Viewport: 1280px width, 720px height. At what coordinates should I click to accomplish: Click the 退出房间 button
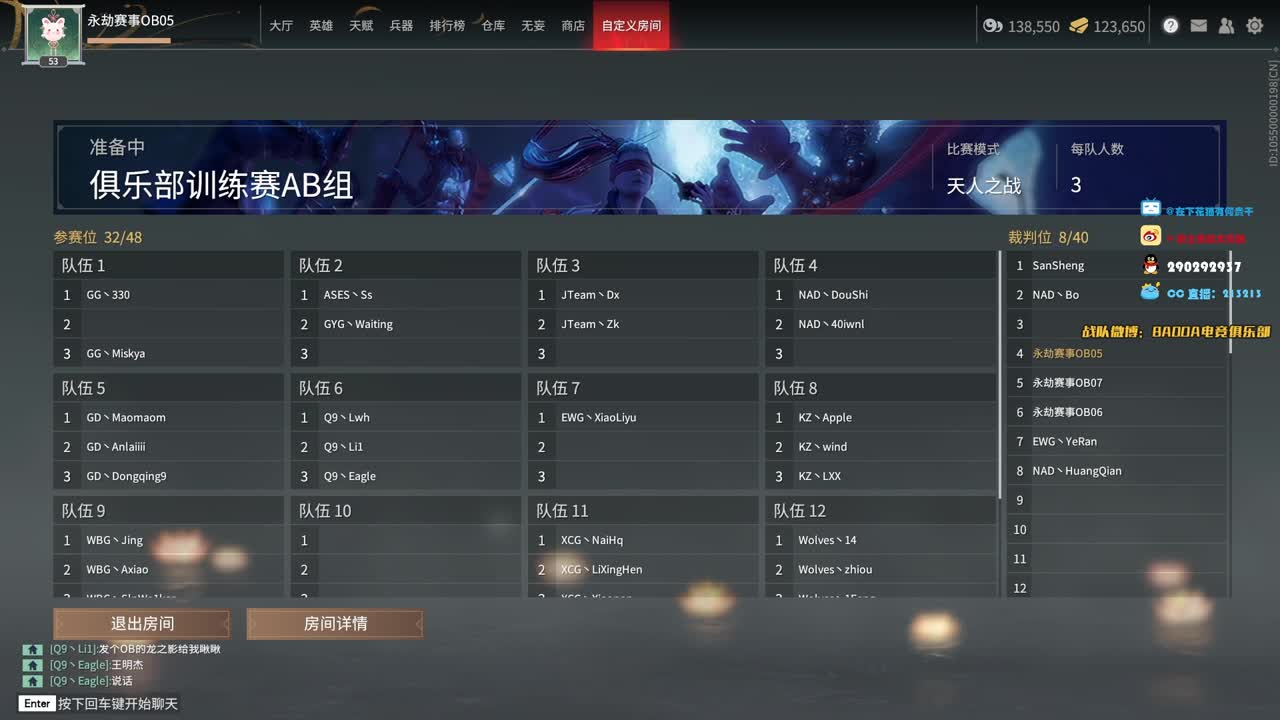click(x=142, y=623)
